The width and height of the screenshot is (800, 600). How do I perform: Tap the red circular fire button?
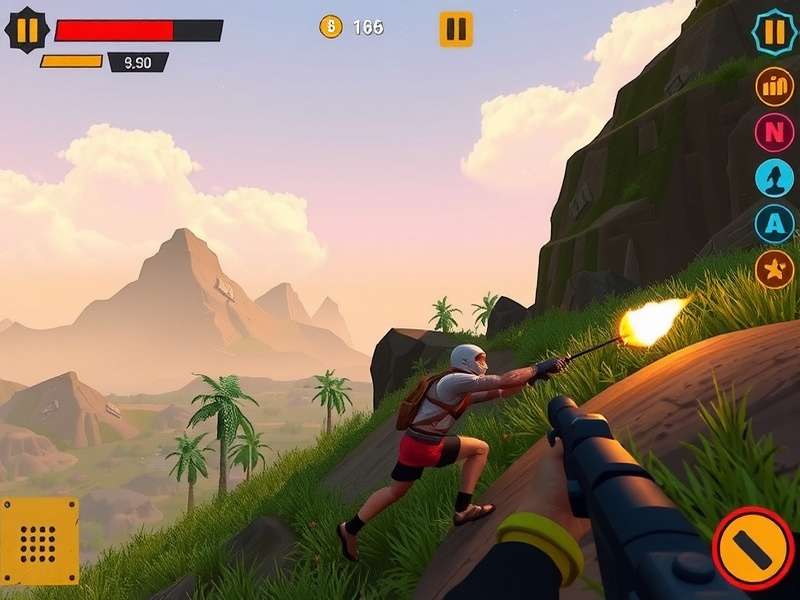point(754,548)
